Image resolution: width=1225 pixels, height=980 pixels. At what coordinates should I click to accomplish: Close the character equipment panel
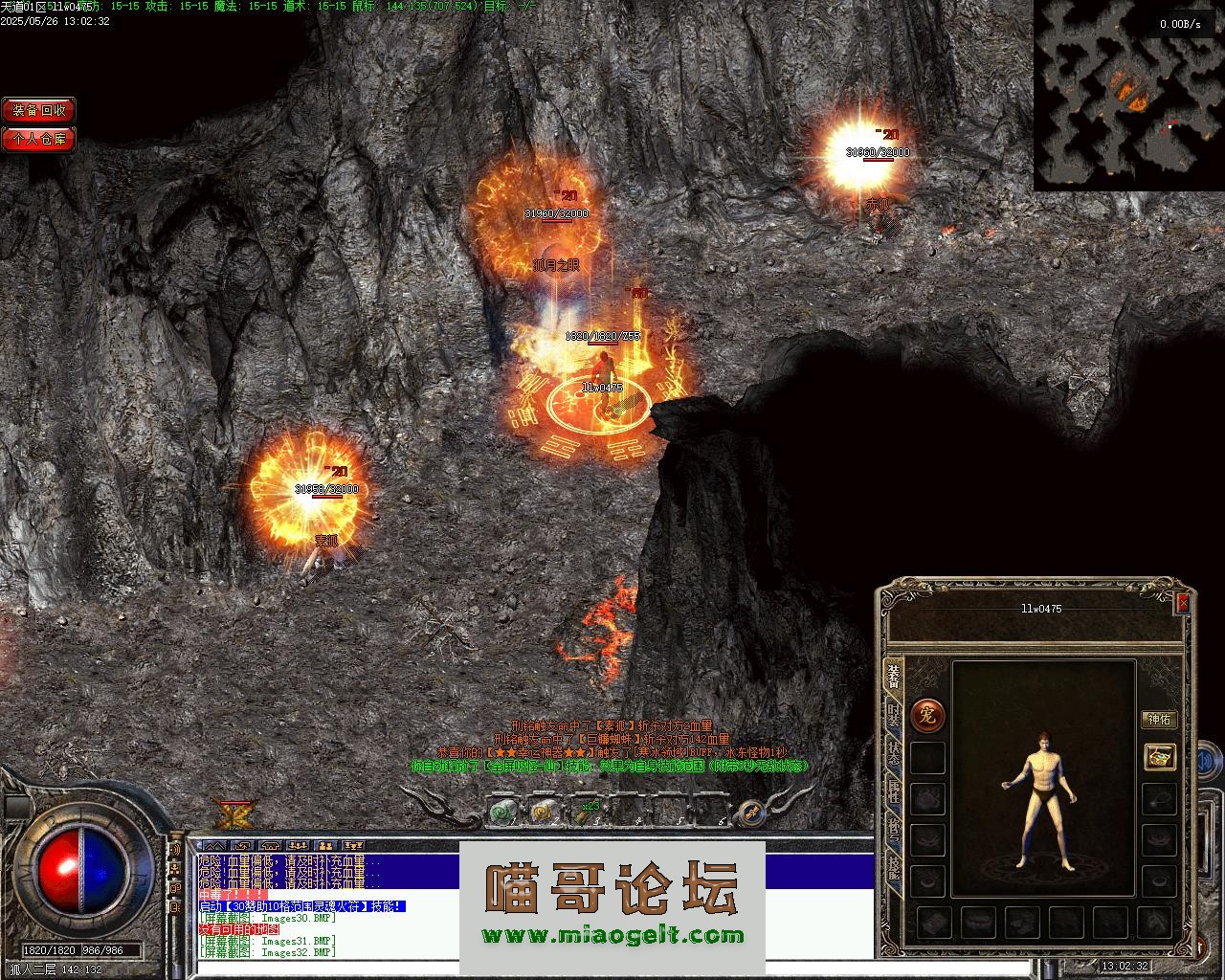pyautogui.click(x=1183, y=603)
